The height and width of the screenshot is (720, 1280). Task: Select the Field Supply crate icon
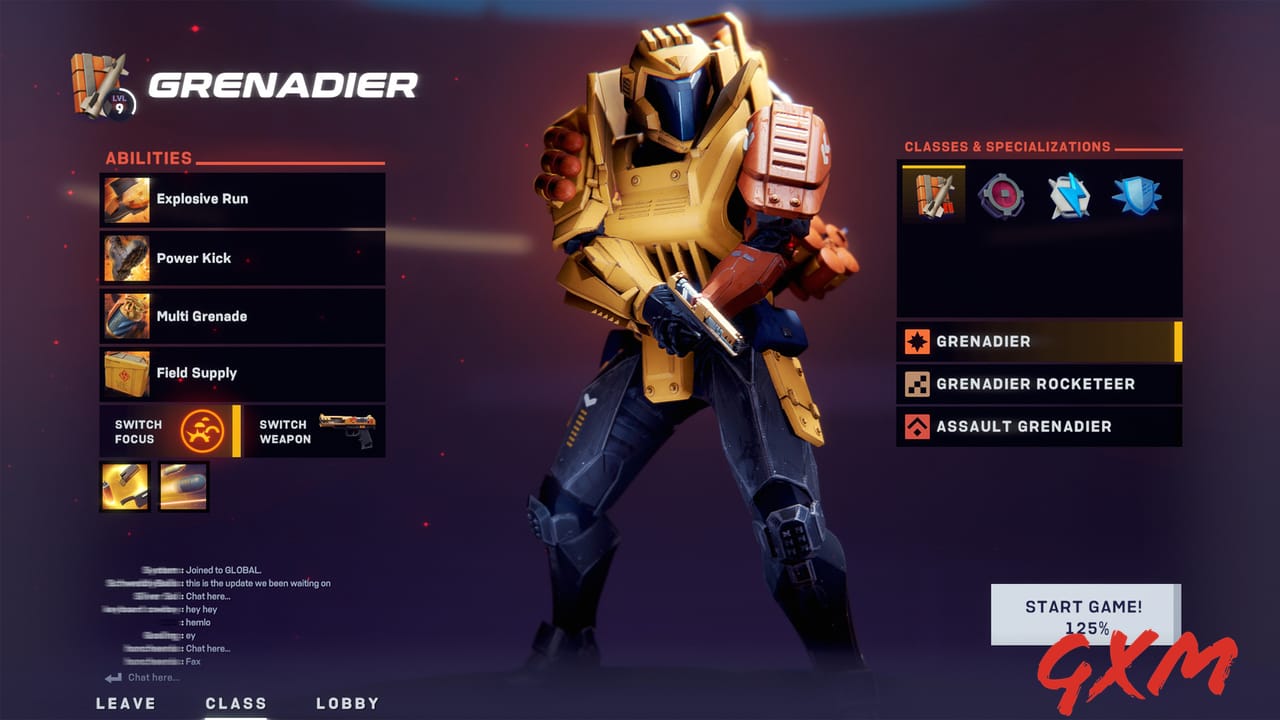point(125,373)
